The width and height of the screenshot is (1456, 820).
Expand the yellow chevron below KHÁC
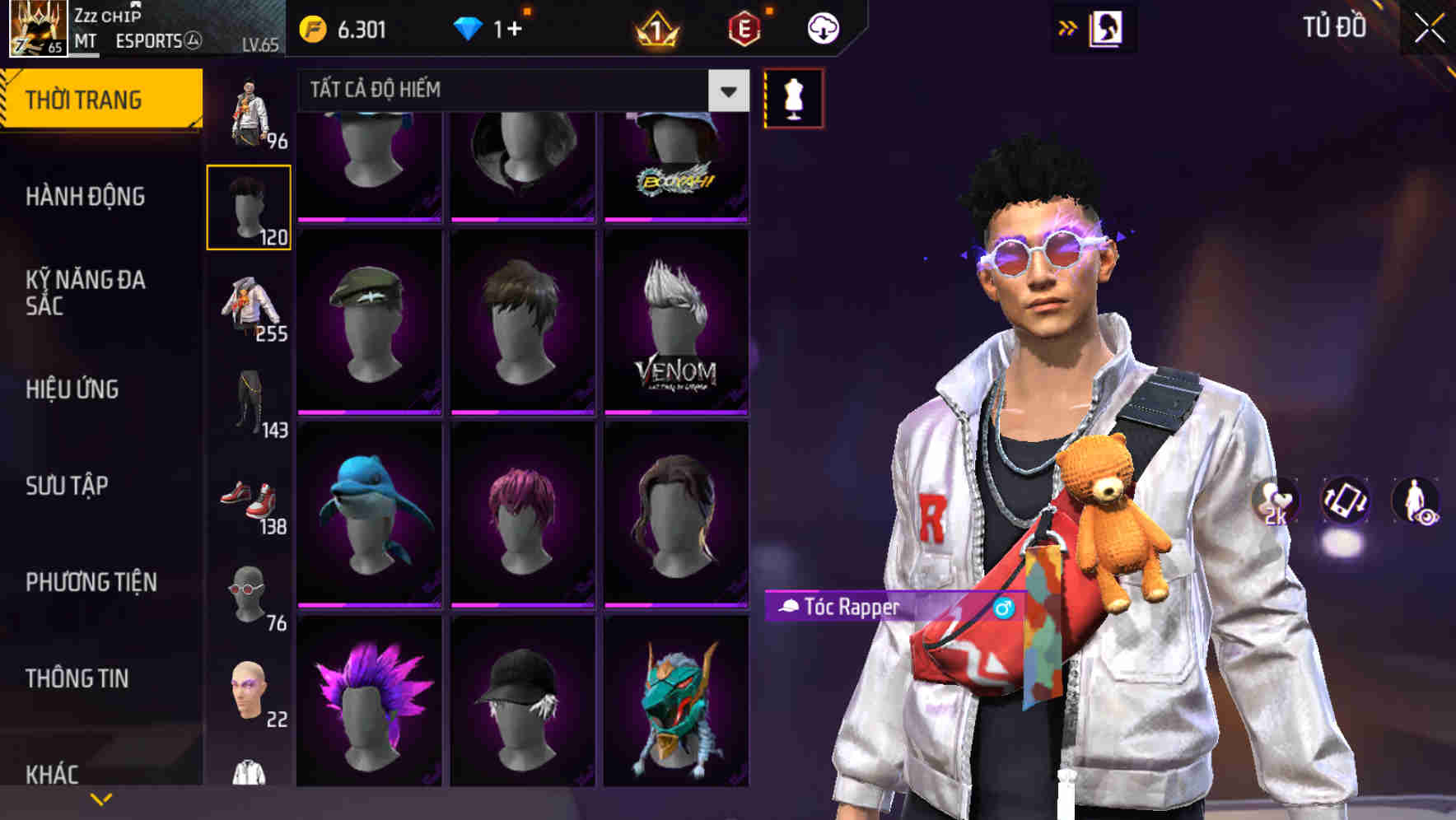click(100, 798)
